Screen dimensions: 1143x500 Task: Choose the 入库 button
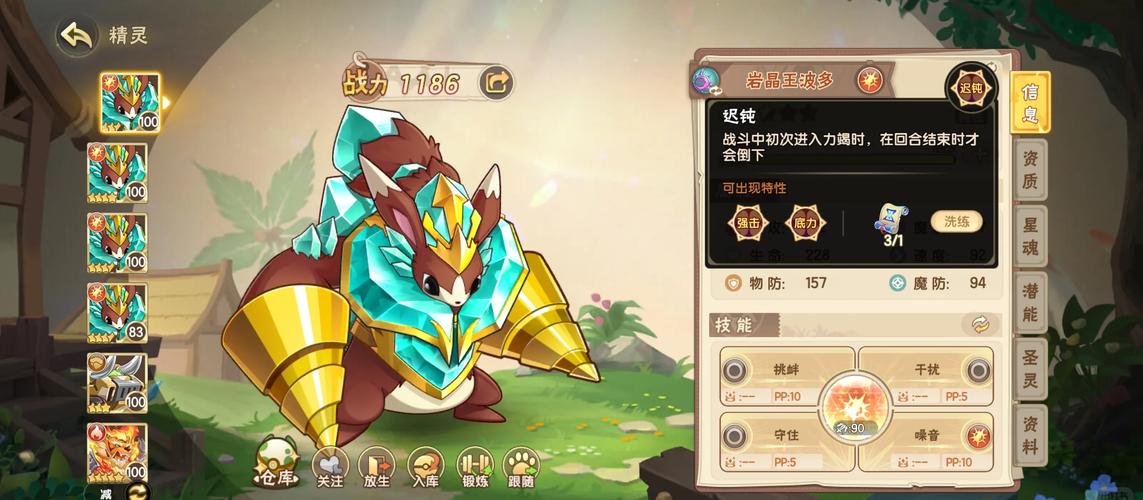pyautogui.click(x=426, y=466)
